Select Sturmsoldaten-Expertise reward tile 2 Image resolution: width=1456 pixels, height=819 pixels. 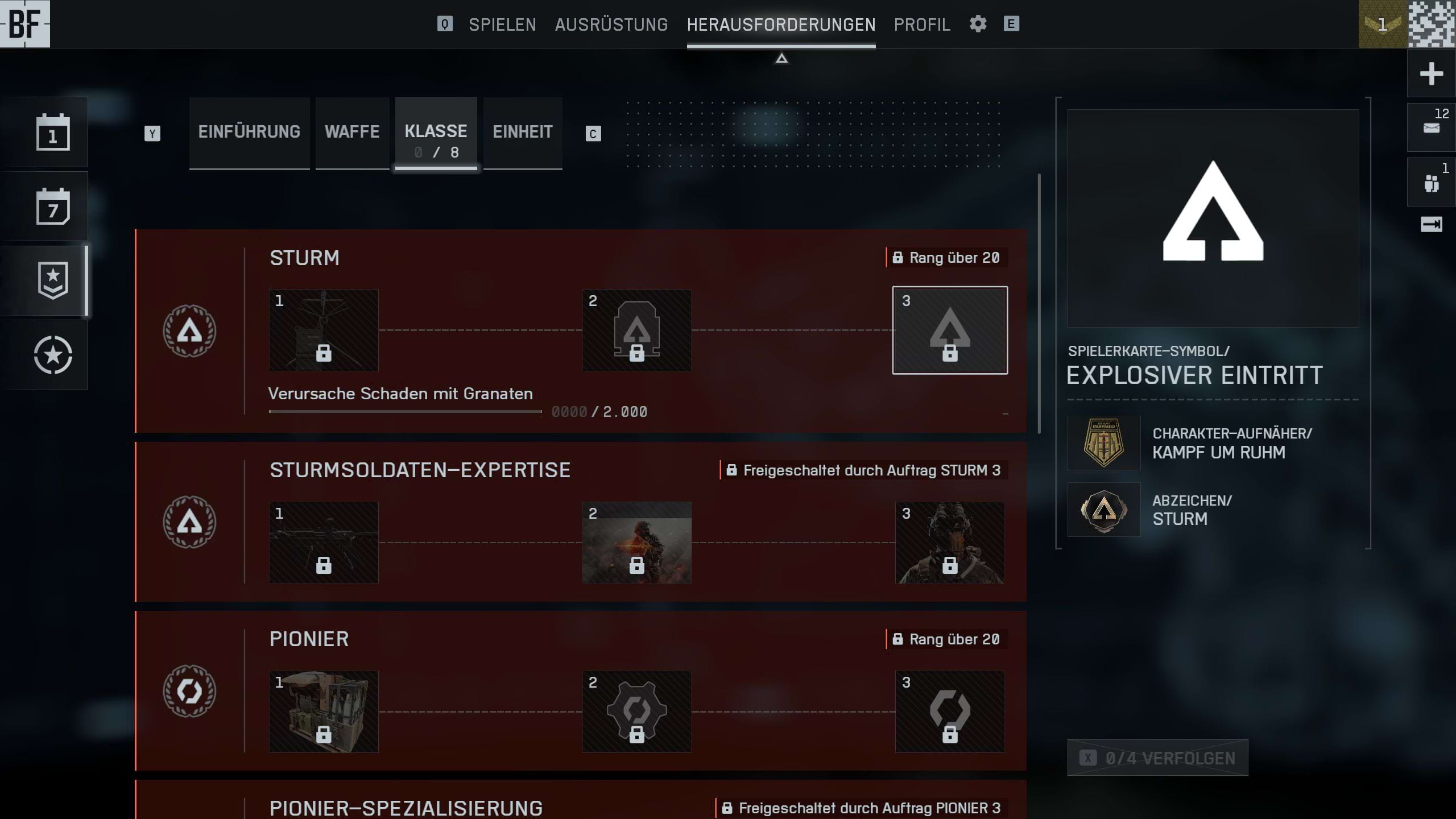(636, 542)
